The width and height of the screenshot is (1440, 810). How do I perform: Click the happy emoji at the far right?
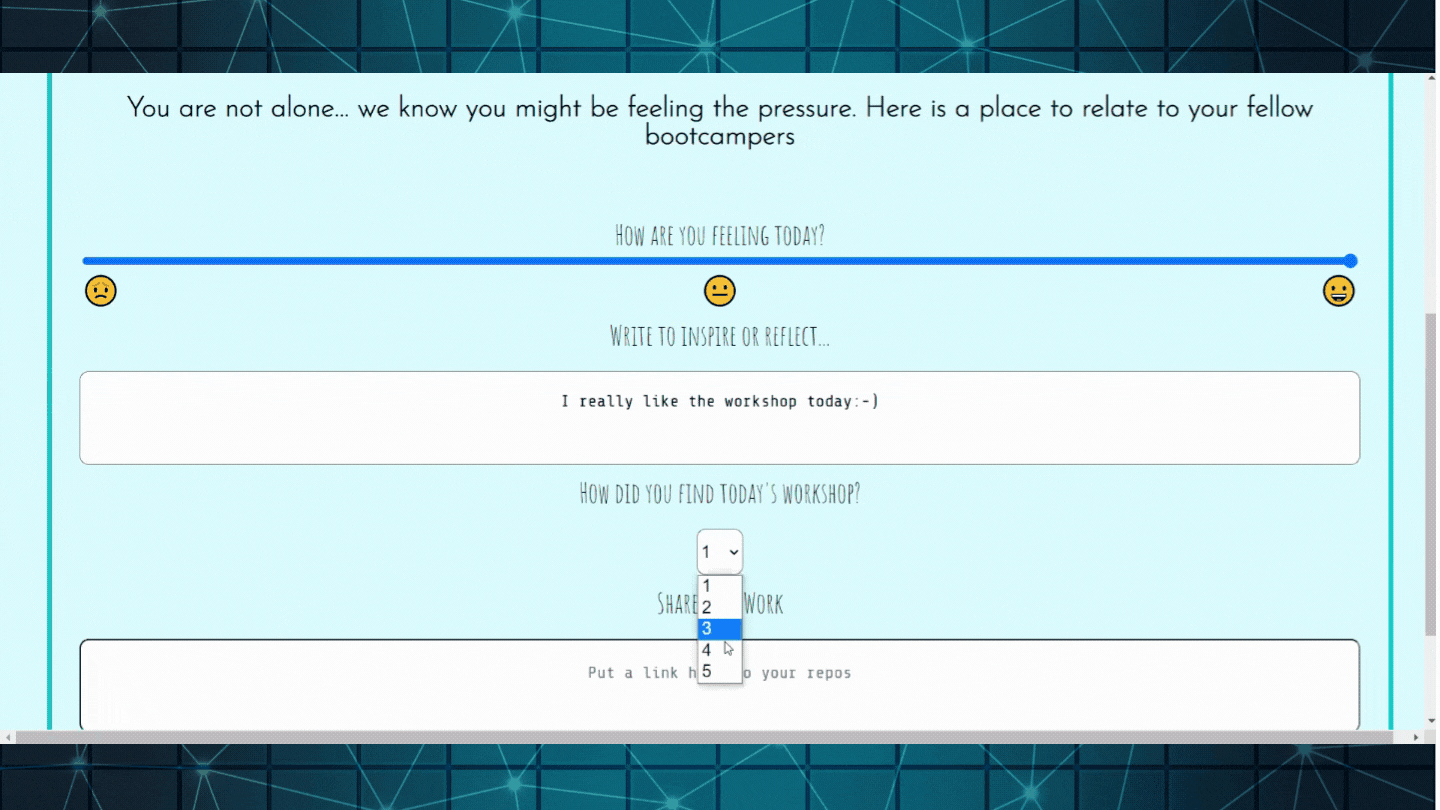pyautogui.click(x=1338, y=290)
